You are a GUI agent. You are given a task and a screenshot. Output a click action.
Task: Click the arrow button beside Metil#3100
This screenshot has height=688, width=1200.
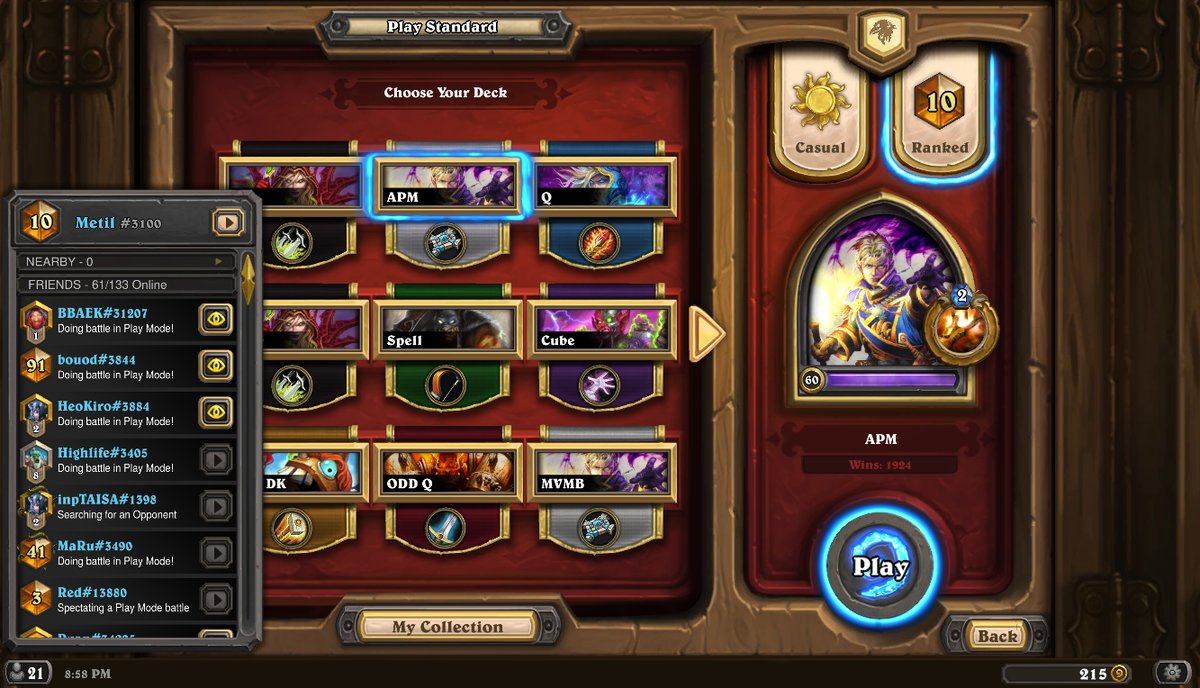[x=228, y=222]
